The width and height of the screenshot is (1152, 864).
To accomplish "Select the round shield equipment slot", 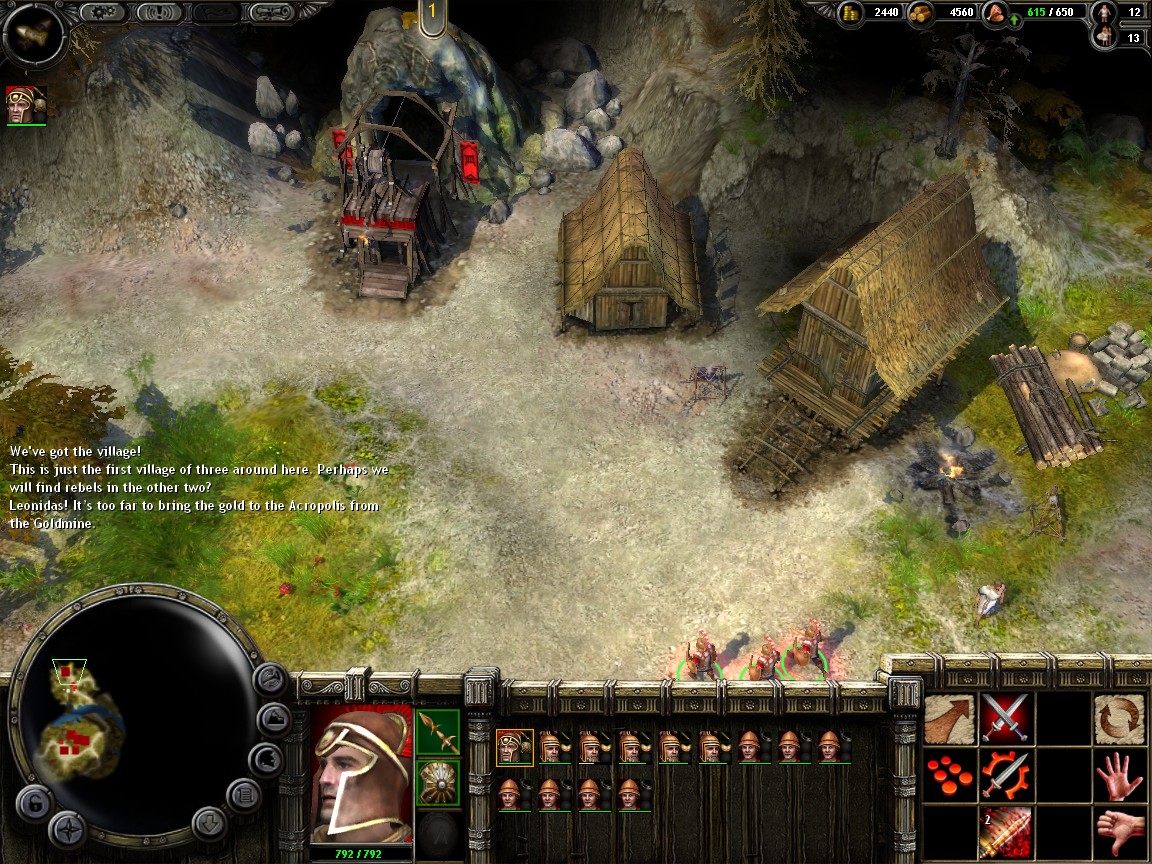I will (x=438, y=782).
